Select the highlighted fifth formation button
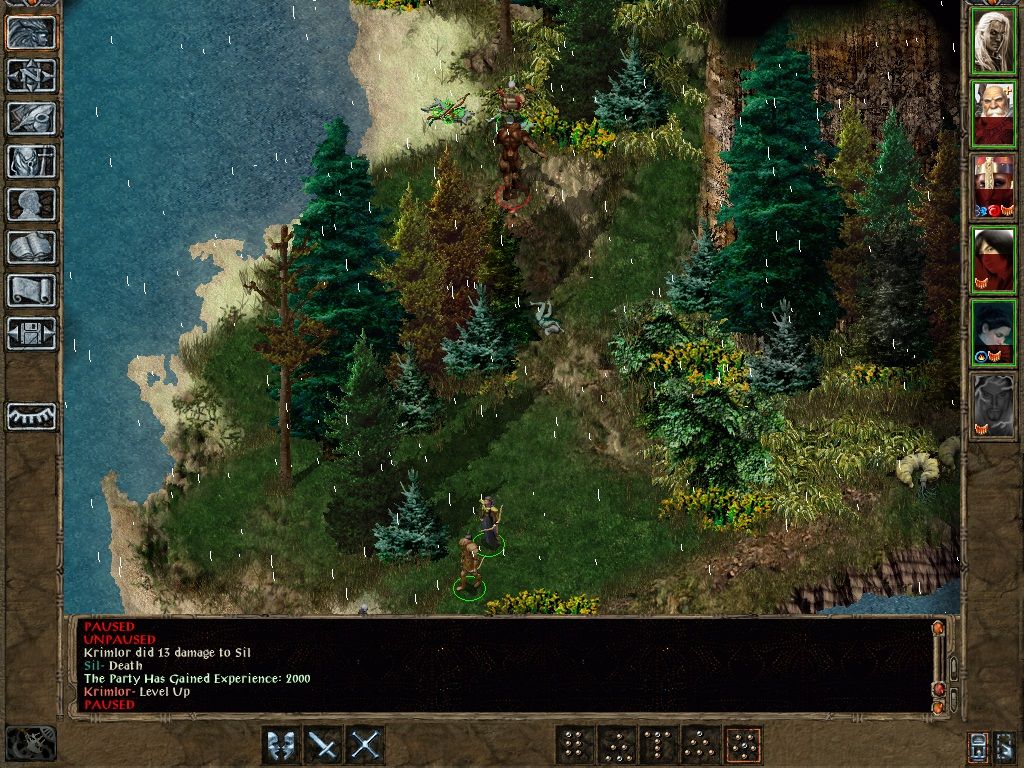The image size is (1024, 768). 743,745
